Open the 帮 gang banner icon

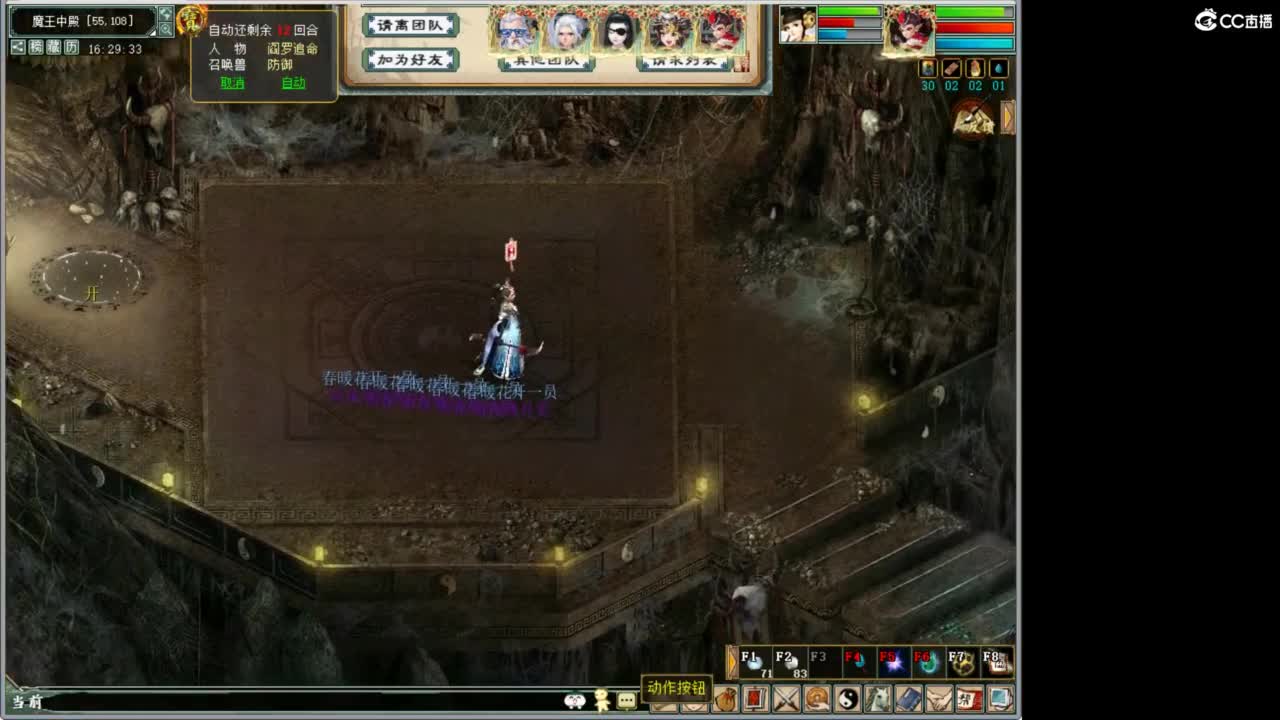point(971,698)
